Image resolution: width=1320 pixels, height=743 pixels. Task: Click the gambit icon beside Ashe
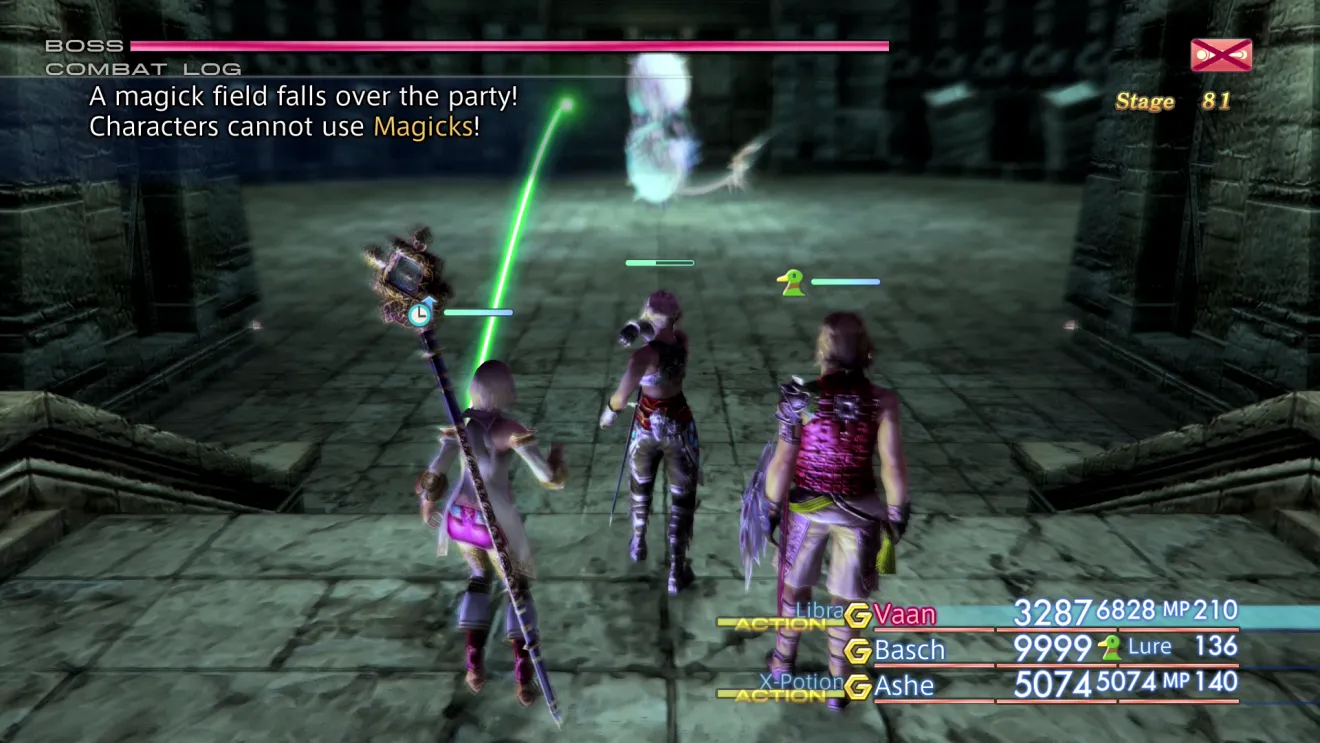pos(857,687)
